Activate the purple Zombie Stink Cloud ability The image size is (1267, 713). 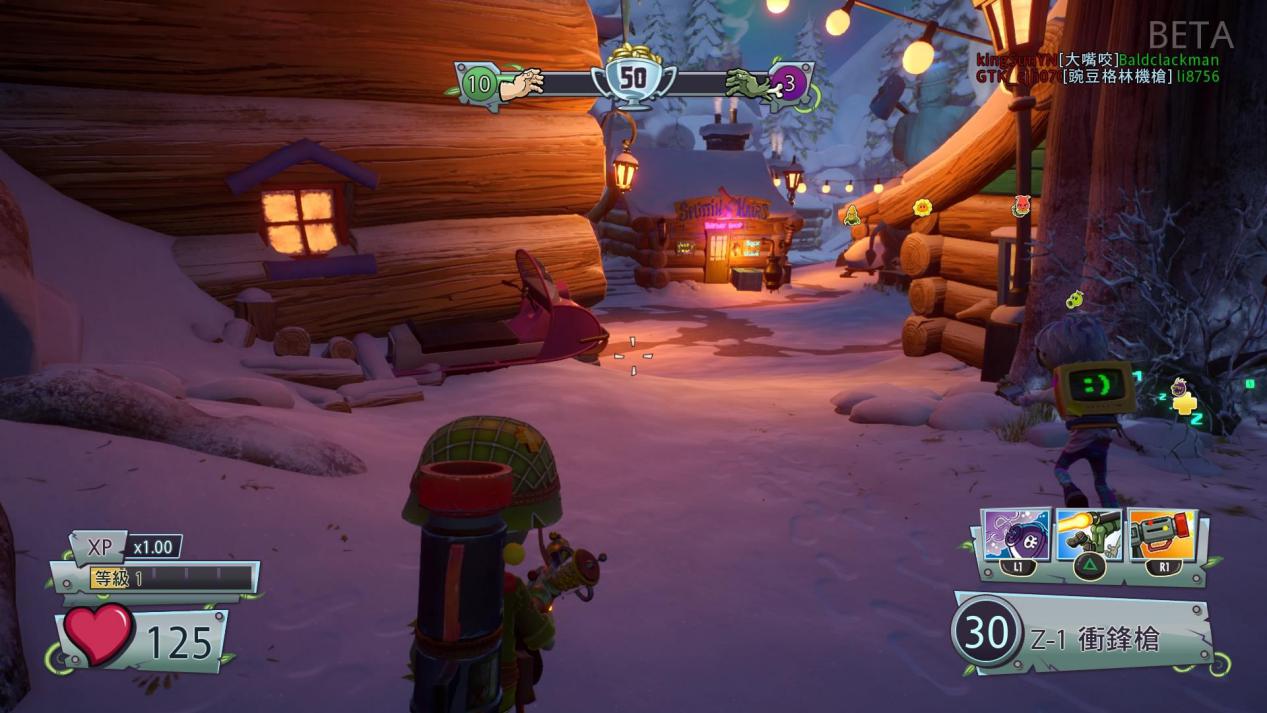(1017, 536)
